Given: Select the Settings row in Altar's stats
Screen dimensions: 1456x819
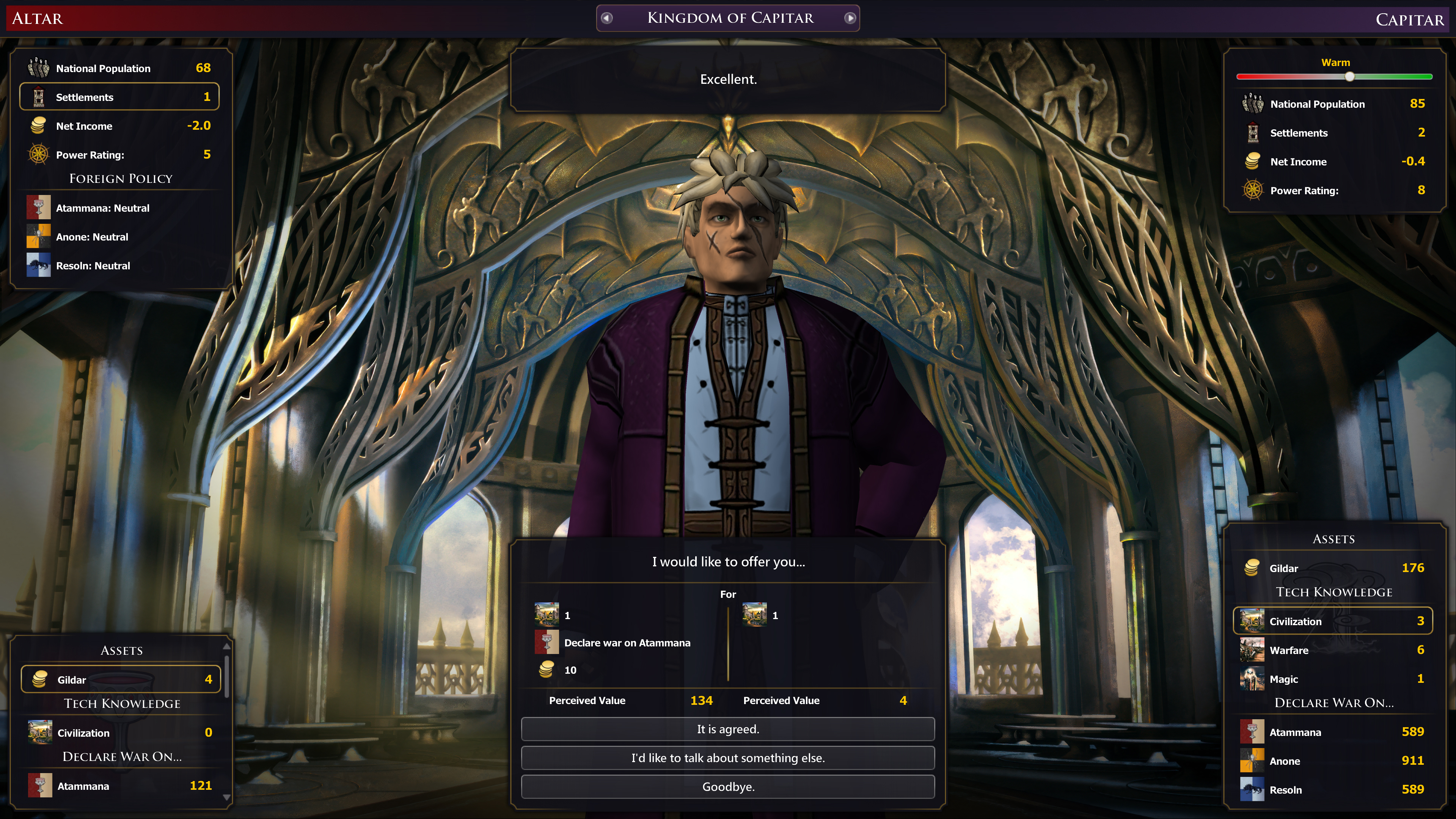Looking at the screenshot, I should pyautogui.click(x=120, y=97).
